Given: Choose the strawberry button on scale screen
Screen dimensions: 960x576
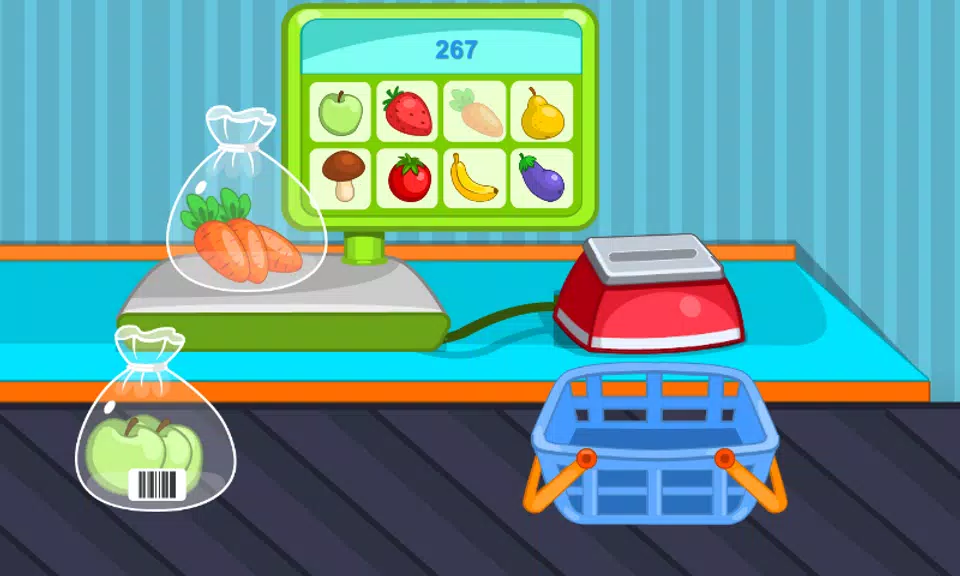Looking at the screenshot, I should pos(407,112).
